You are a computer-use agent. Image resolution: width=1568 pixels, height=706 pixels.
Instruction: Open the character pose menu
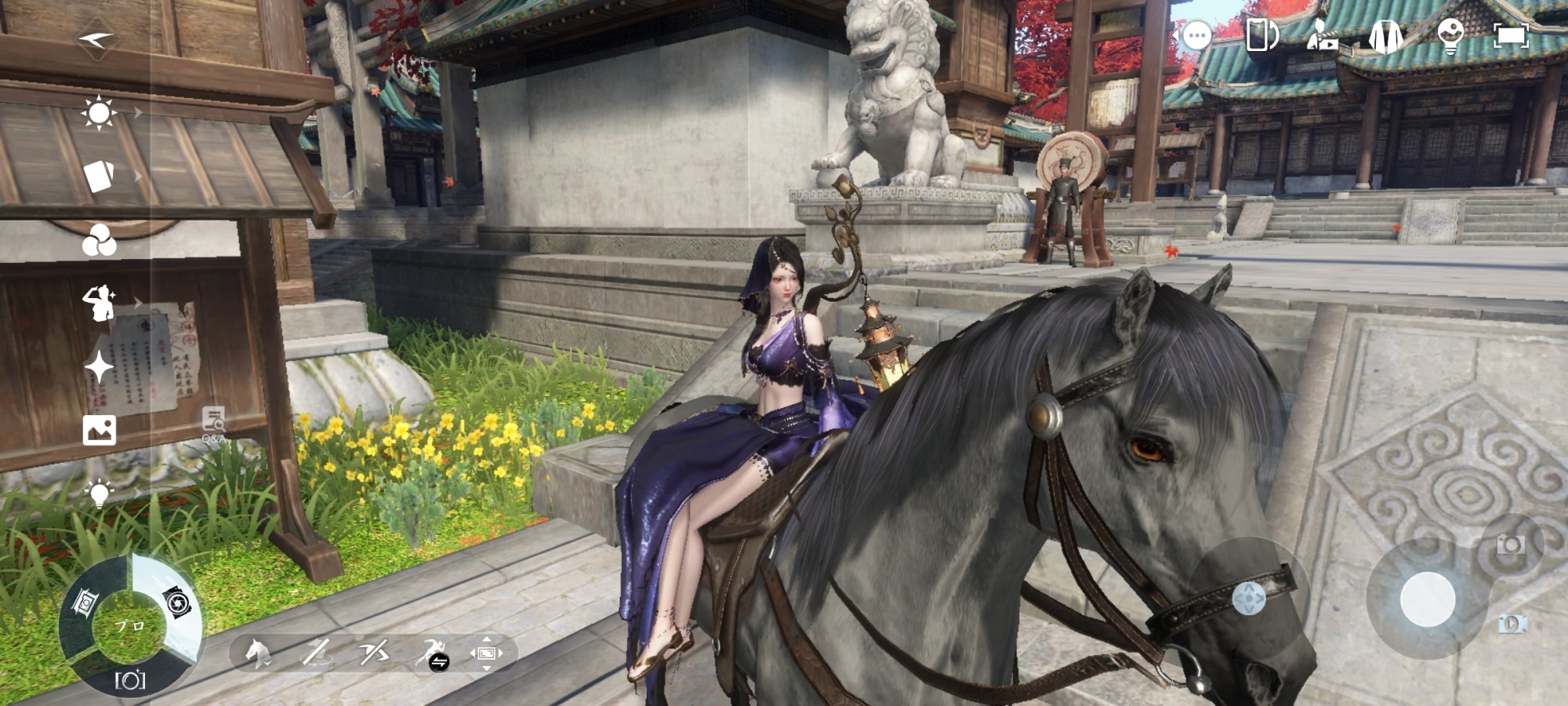coord(99,303)
